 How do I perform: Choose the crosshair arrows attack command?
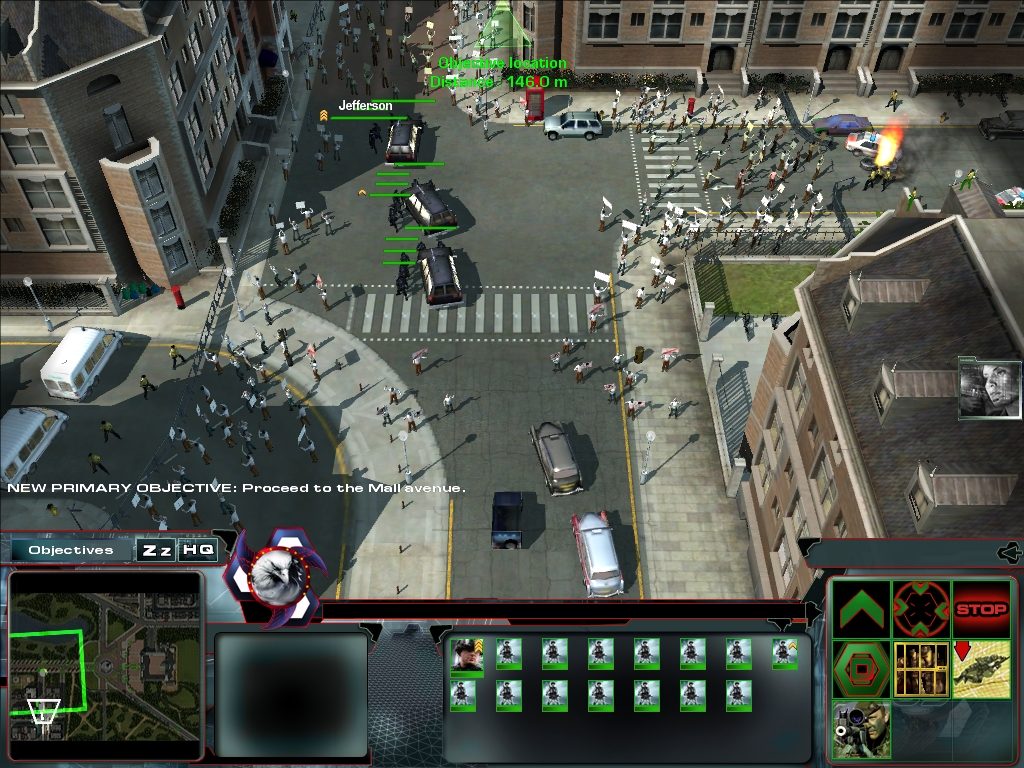[x=920, y=609]
